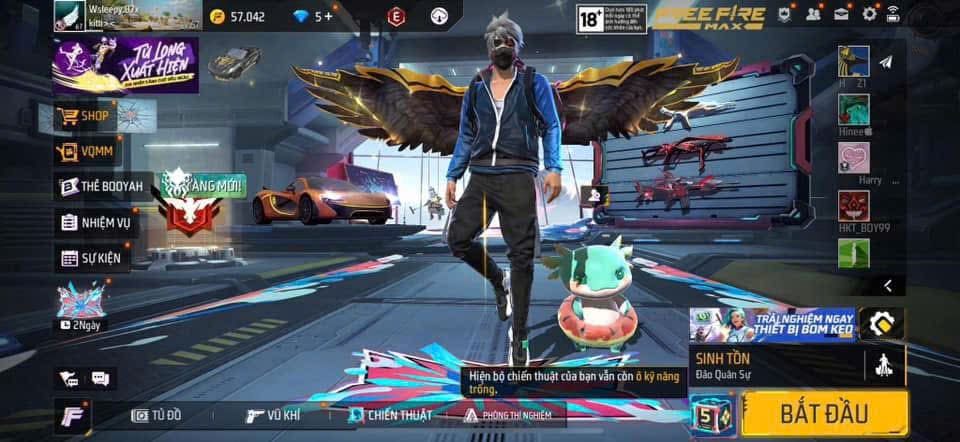
Task: Invite friend HKT_BOY99 from the list
Action: 853,207
